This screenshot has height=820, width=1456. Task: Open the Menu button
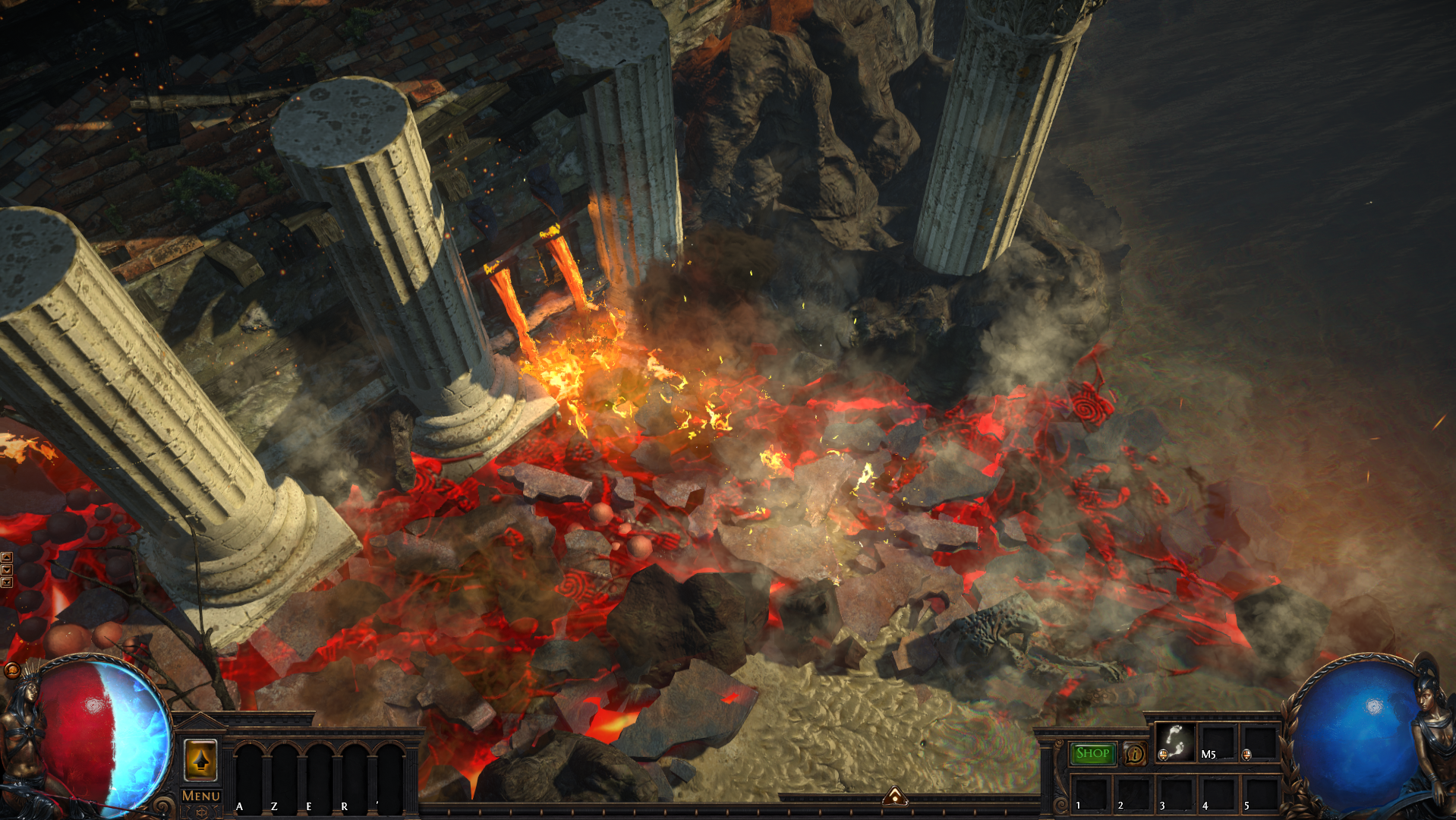pos(200,795)
